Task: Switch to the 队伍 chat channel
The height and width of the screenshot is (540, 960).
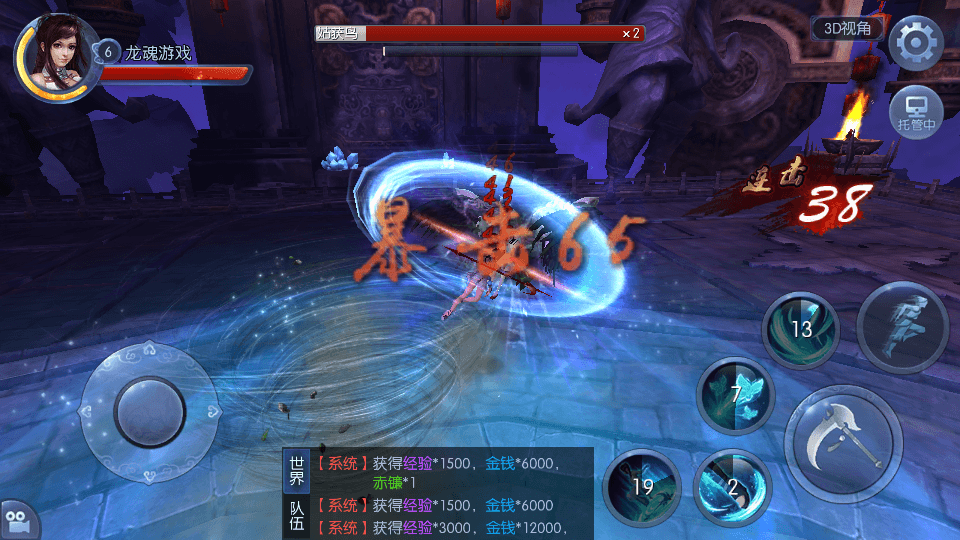Action: point(296,517)
